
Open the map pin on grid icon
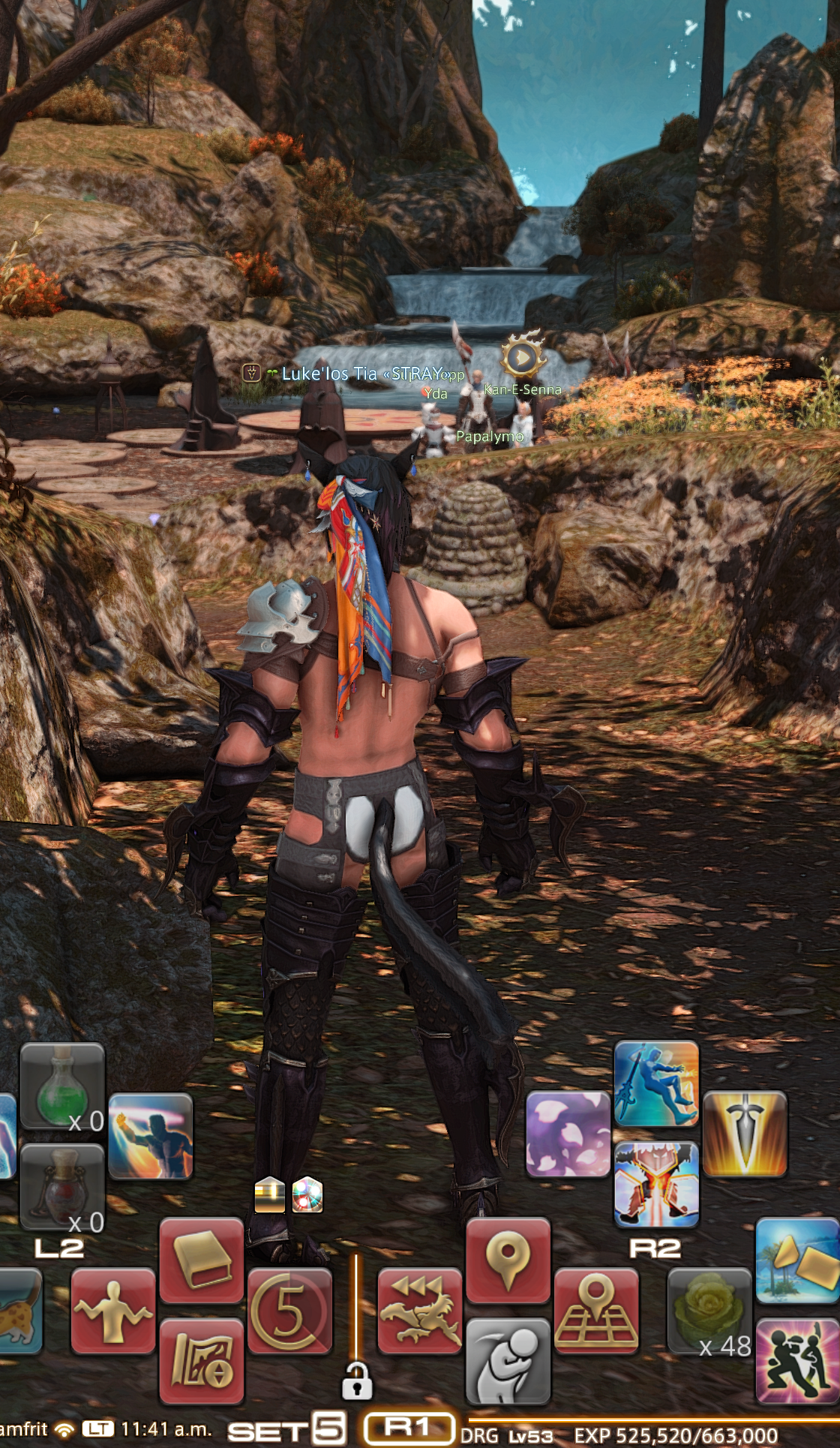pyautogui.click(x=596, y=1311)
